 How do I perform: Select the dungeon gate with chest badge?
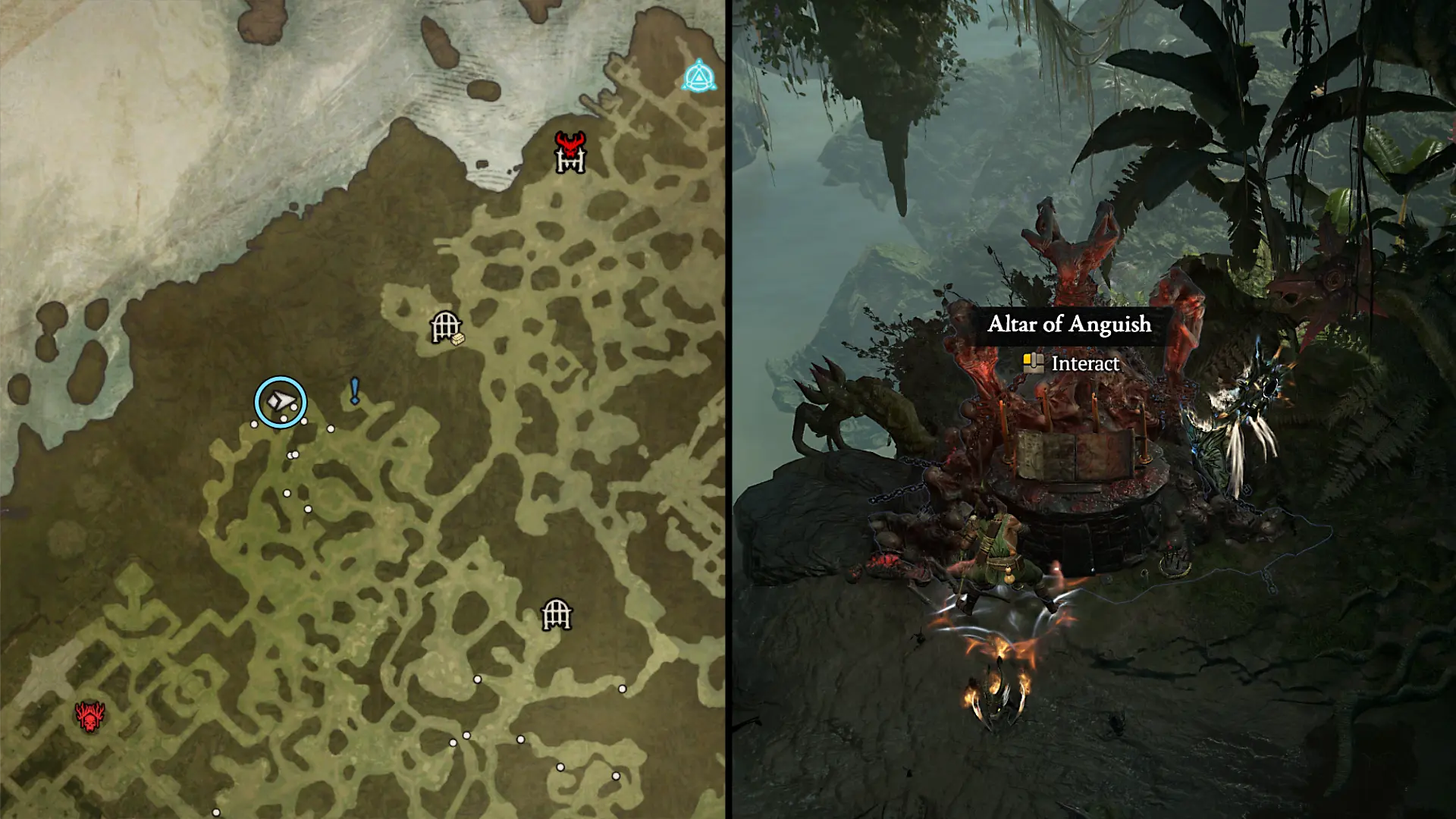click(446, 328)
